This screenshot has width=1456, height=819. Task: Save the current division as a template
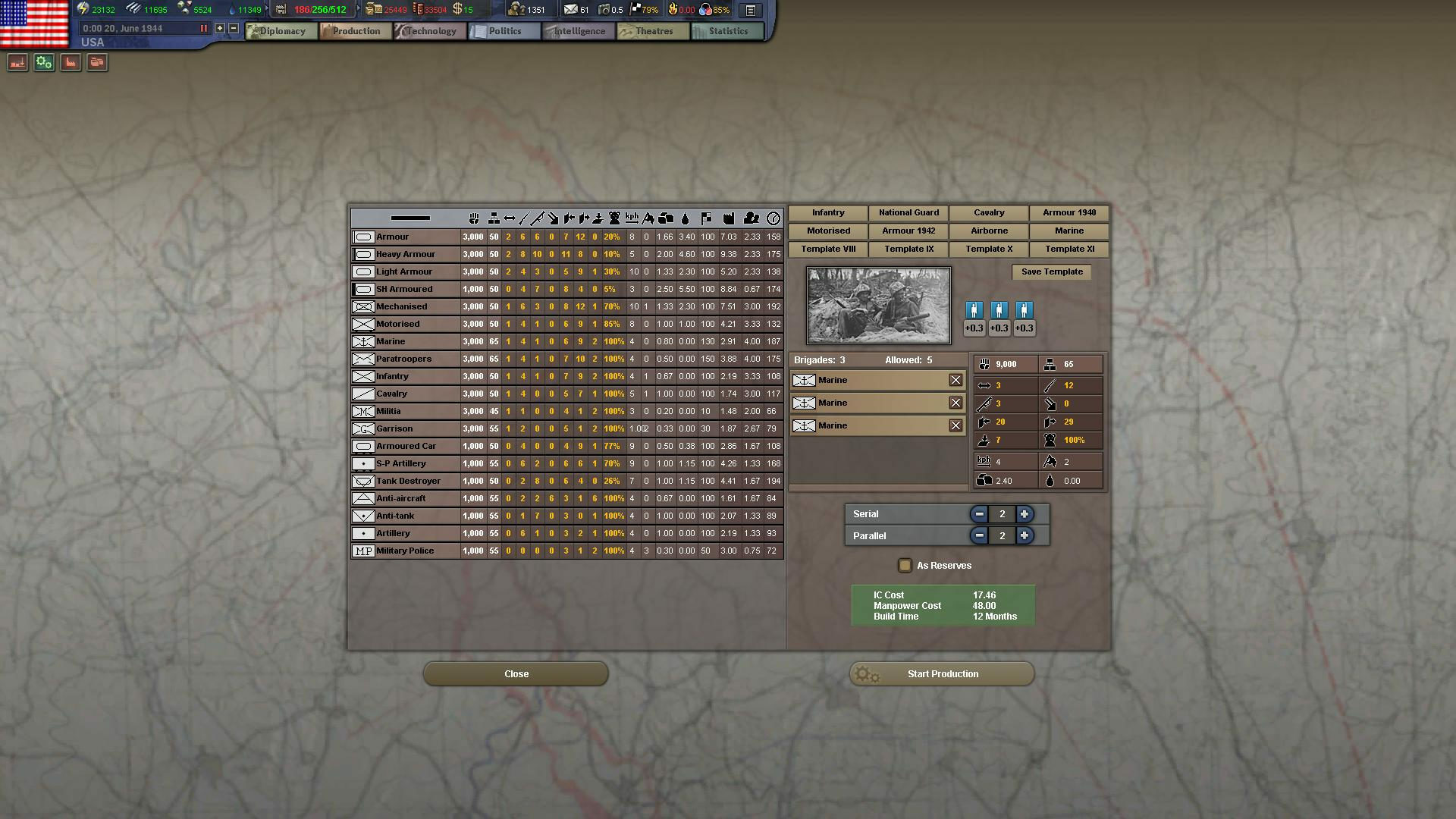click(x=1051, y=271)
